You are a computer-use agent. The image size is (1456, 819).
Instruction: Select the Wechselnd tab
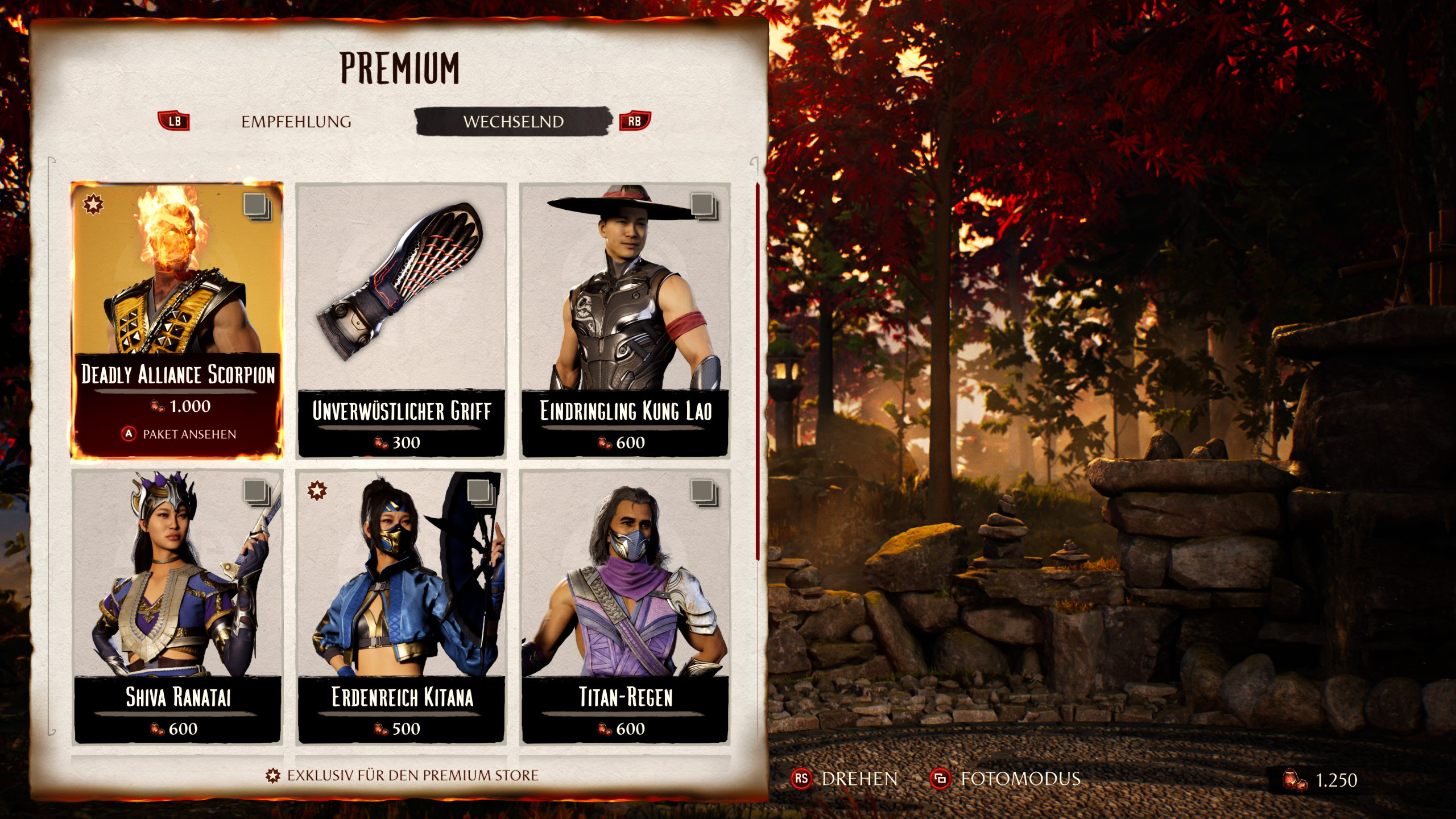point(513,122)
